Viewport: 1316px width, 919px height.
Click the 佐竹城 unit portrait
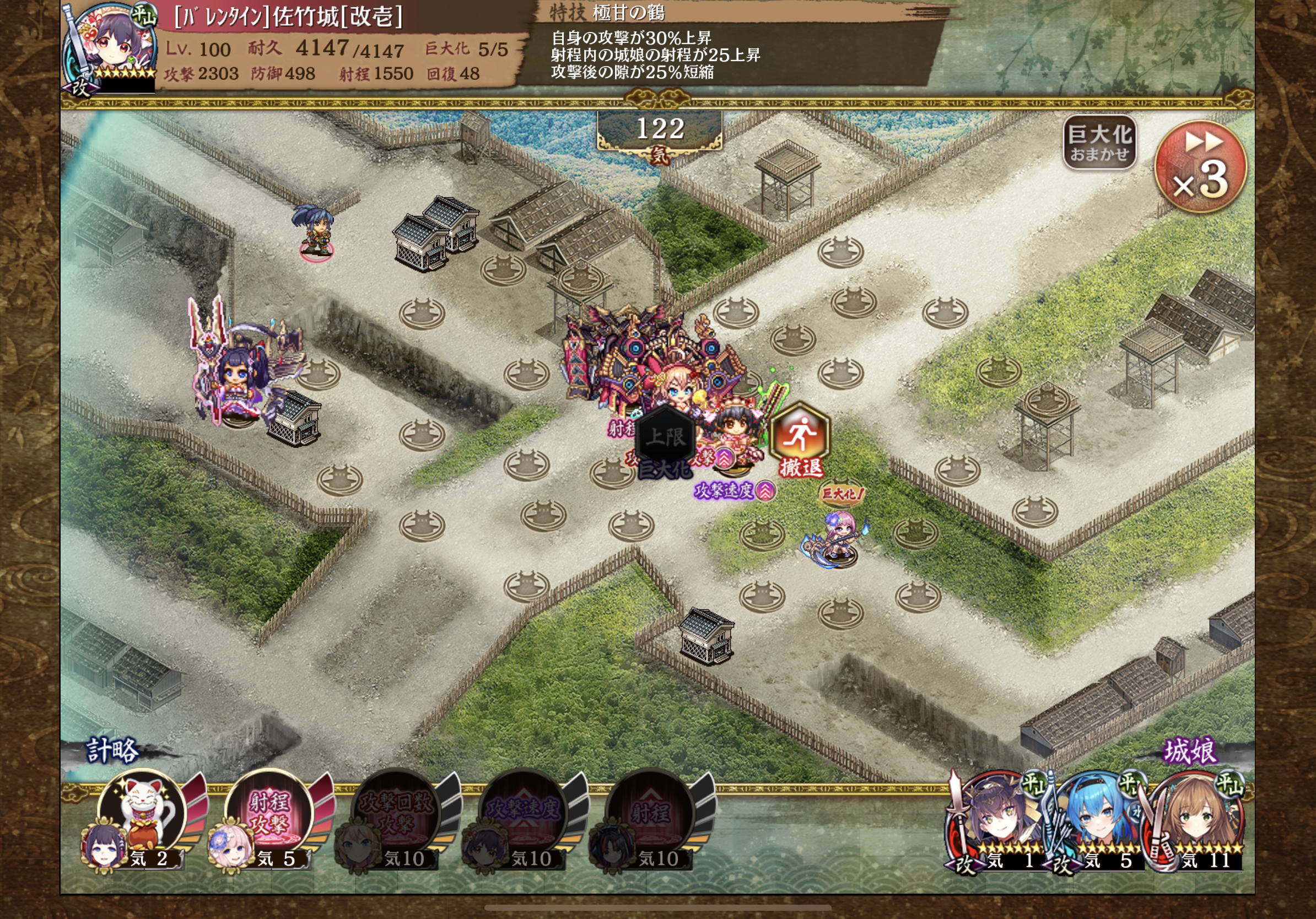tap(109, 46)
